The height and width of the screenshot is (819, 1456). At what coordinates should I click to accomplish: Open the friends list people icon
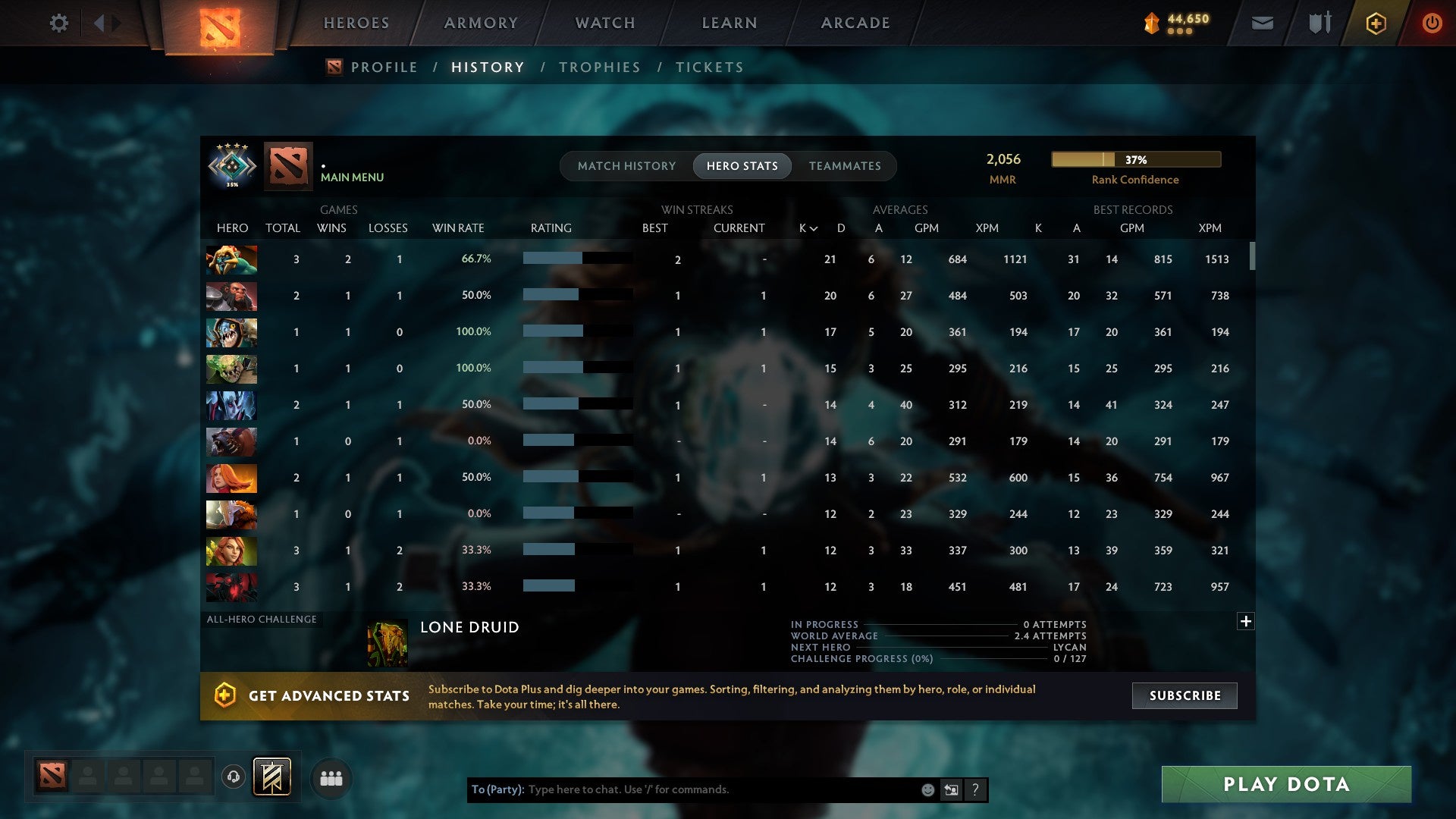tap(331, 777)
